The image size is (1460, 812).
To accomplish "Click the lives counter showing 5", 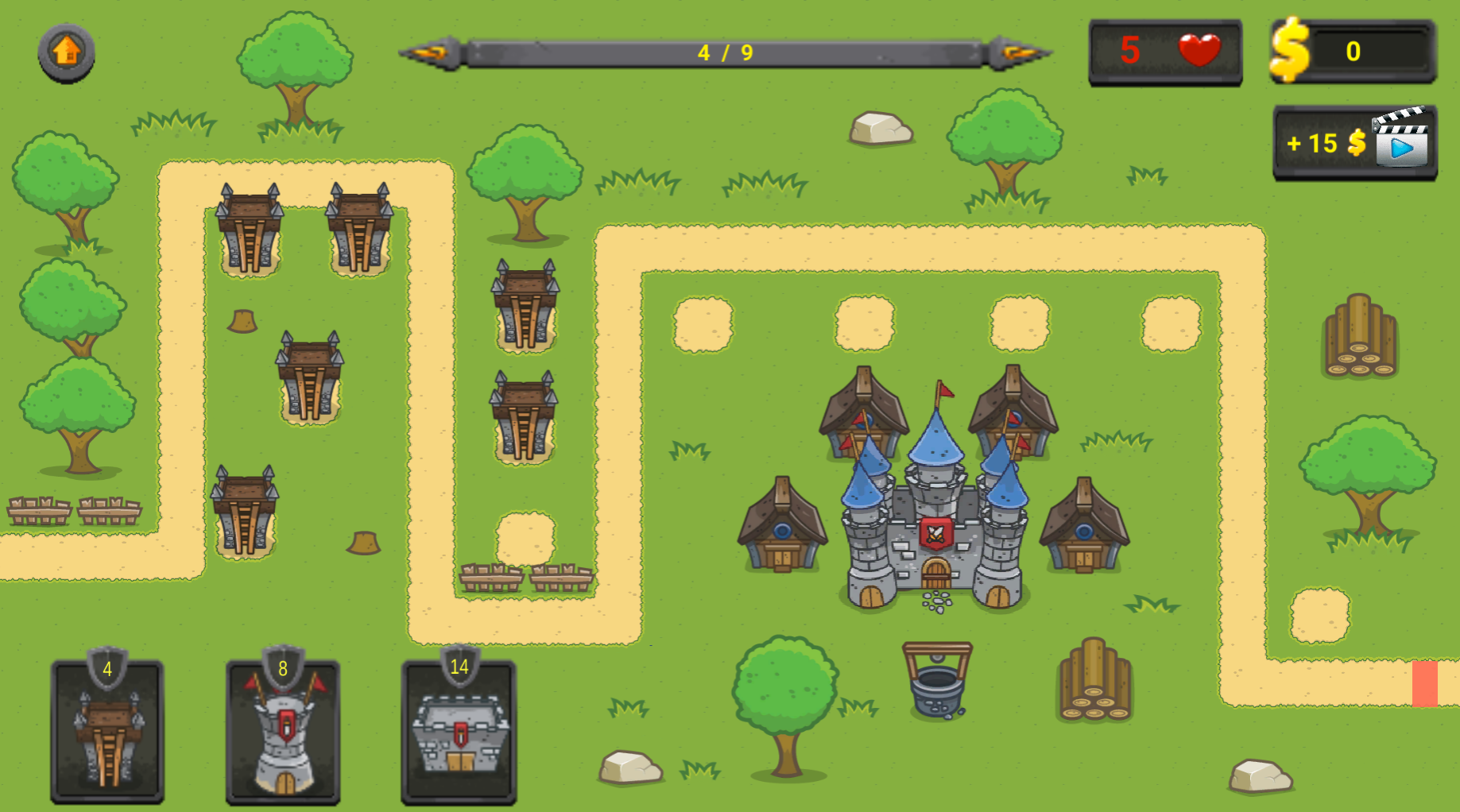I will coord(1129,51).
